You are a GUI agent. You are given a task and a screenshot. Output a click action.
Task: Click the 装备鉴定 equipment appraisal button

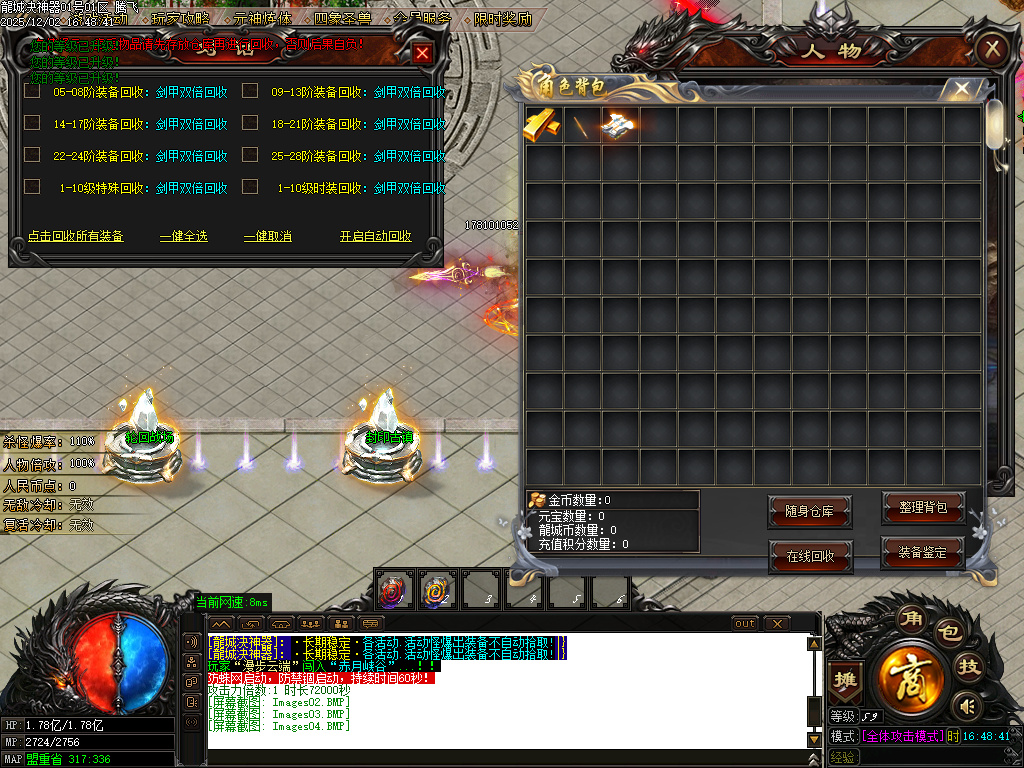(x=923, y=552)
